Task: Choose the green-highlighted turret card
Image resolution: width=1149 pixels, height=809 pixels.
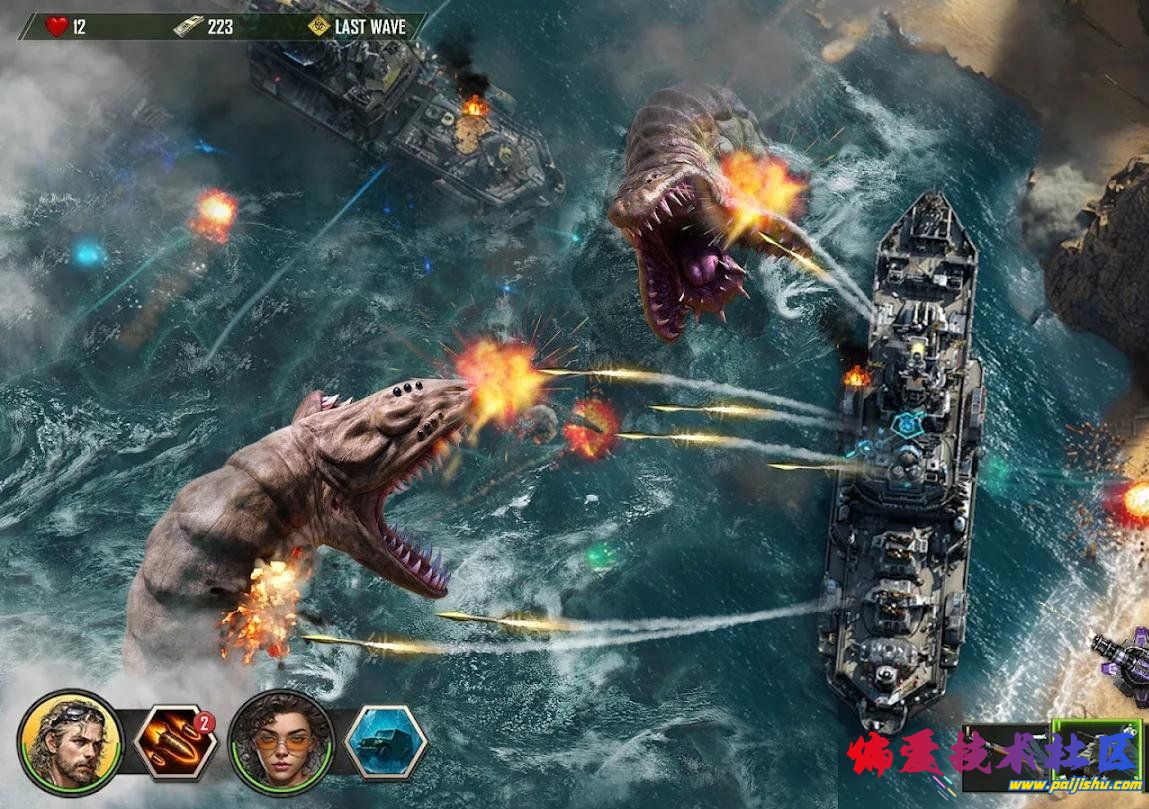Action: pyautogui.click(x=1097, y=746)
